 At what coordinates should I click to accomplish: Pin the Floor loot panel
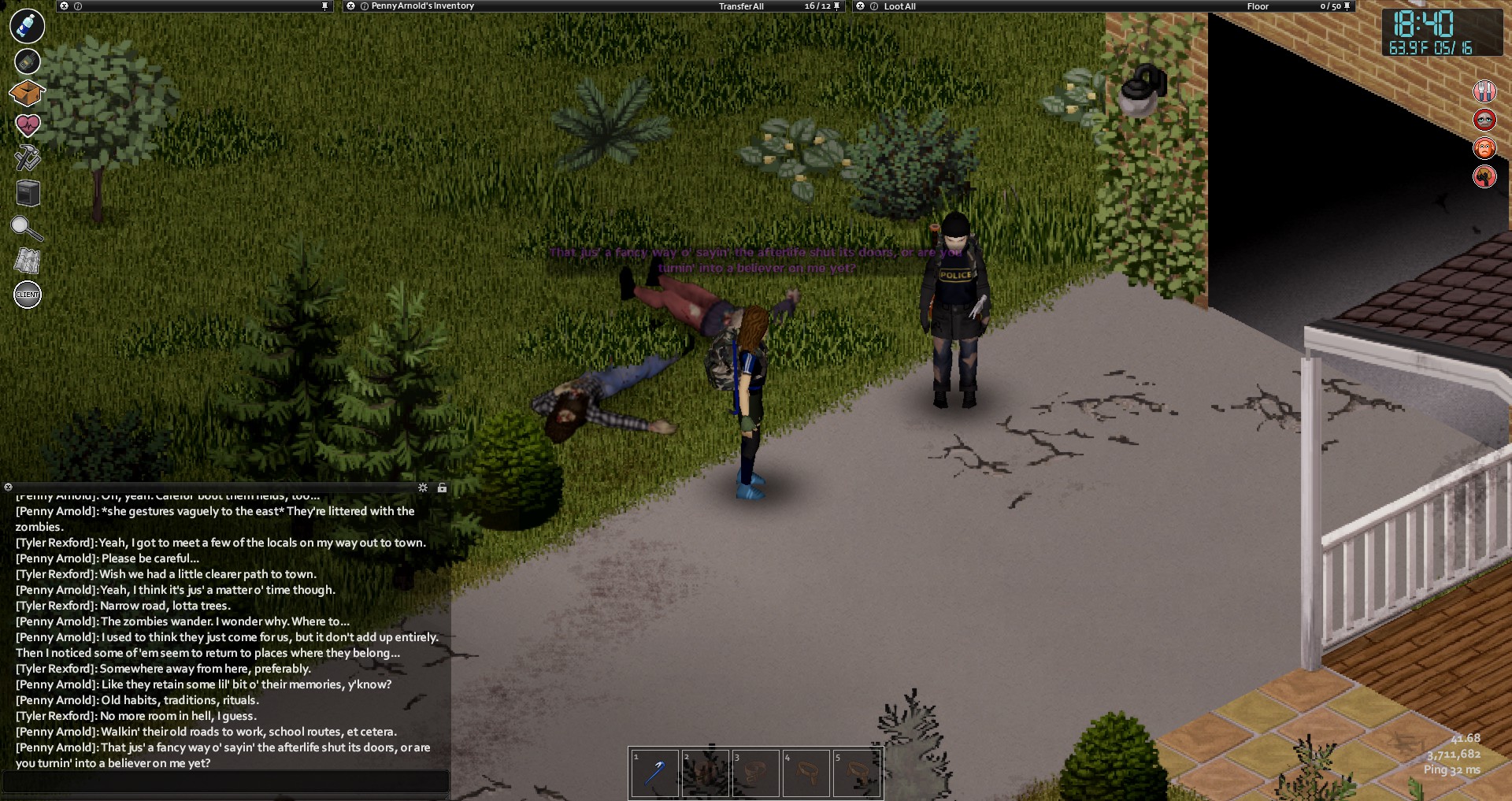point(1347,6)
